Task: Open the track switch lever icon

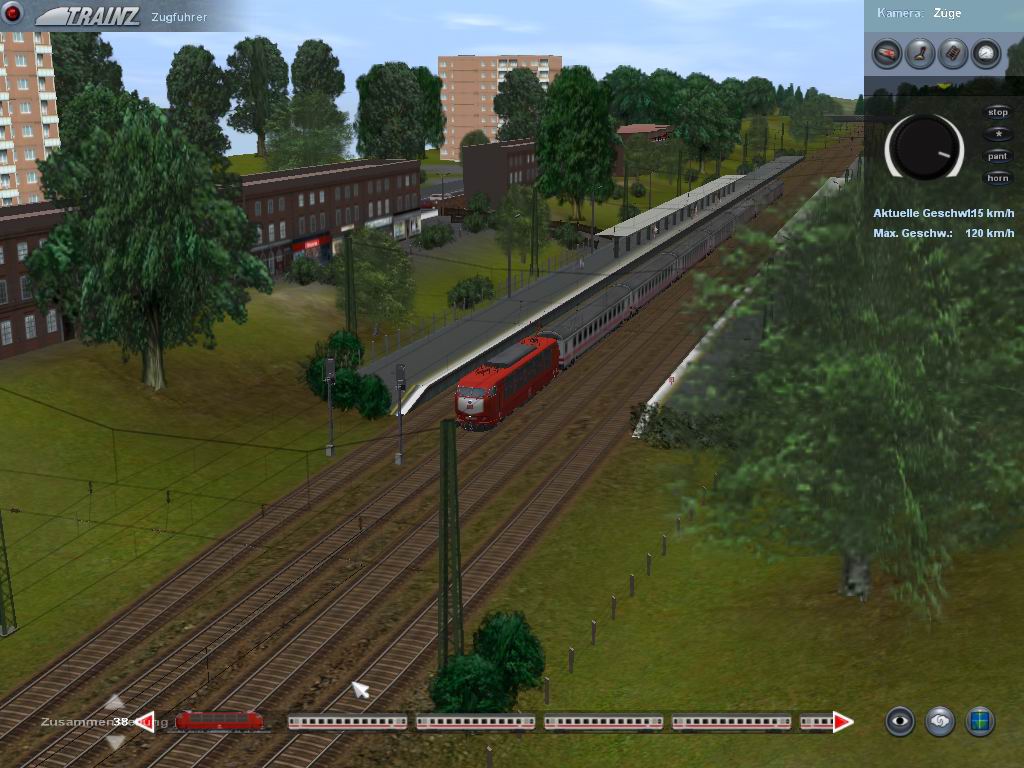Action: pyautogui.click(x=920, y=53)
